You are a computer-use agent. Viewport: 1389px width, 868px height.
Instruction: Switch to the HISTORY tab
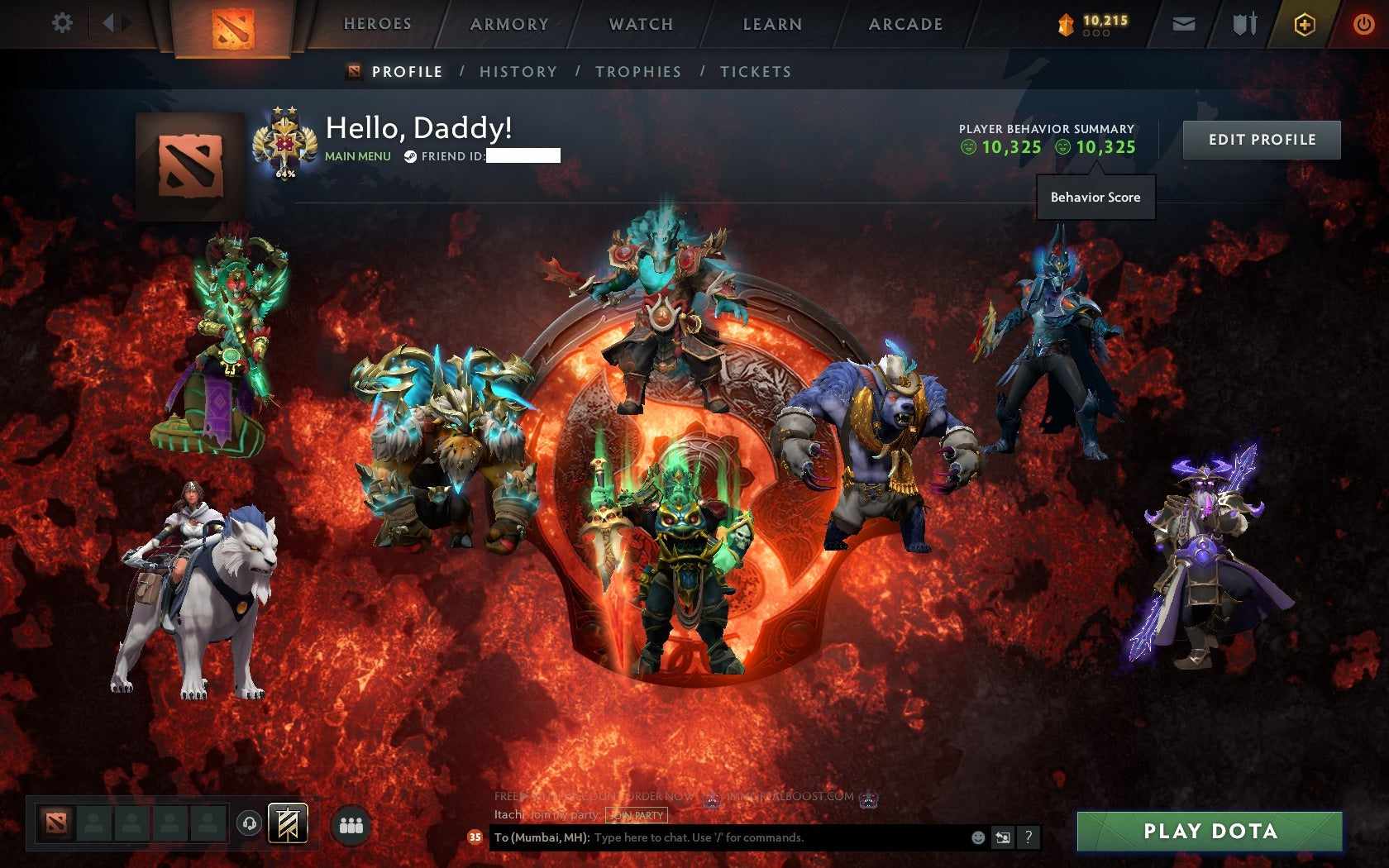click(x=517, y=72)
